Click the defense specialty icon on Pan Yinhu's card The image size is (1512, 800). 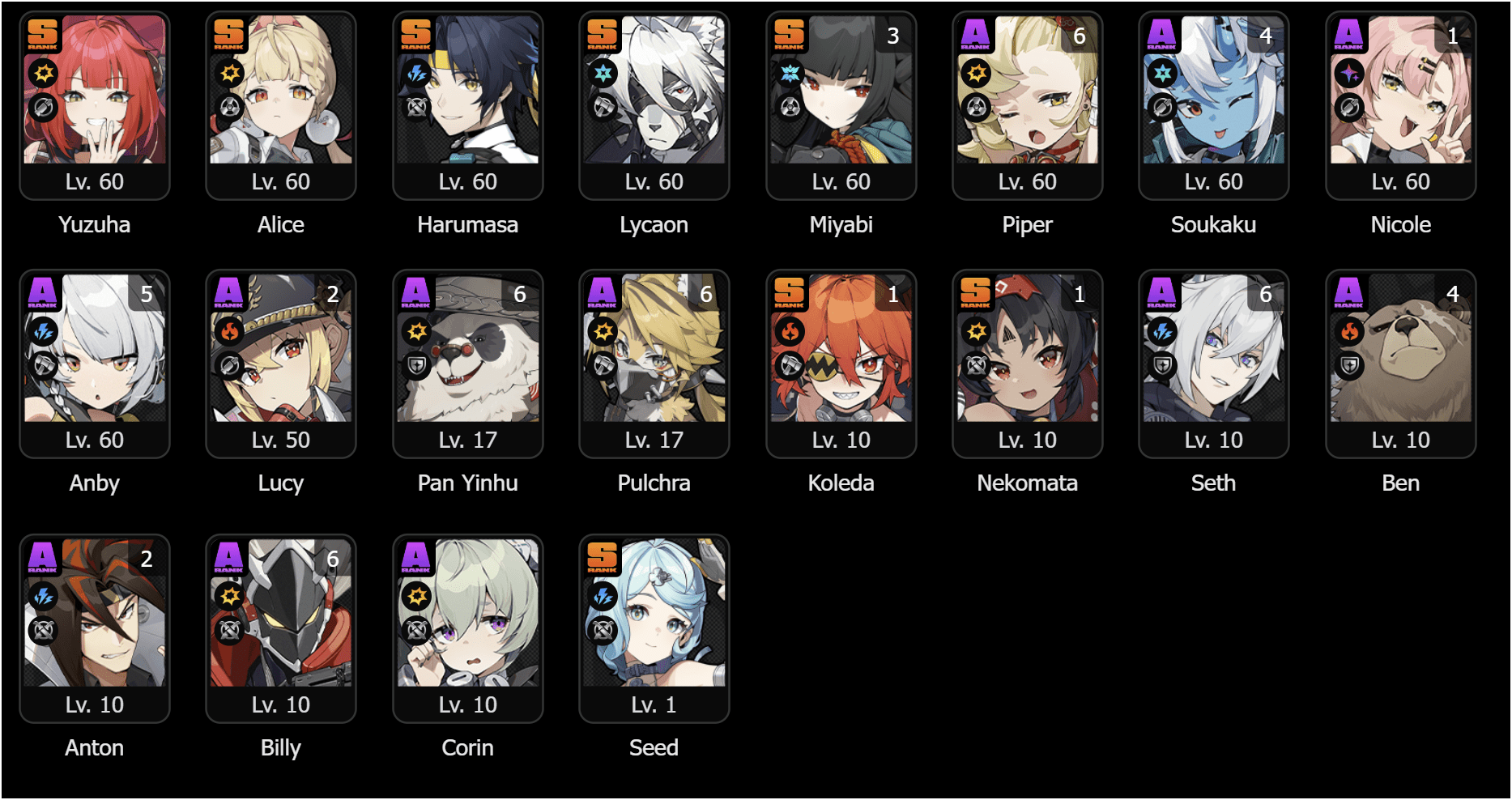(417, 365)
